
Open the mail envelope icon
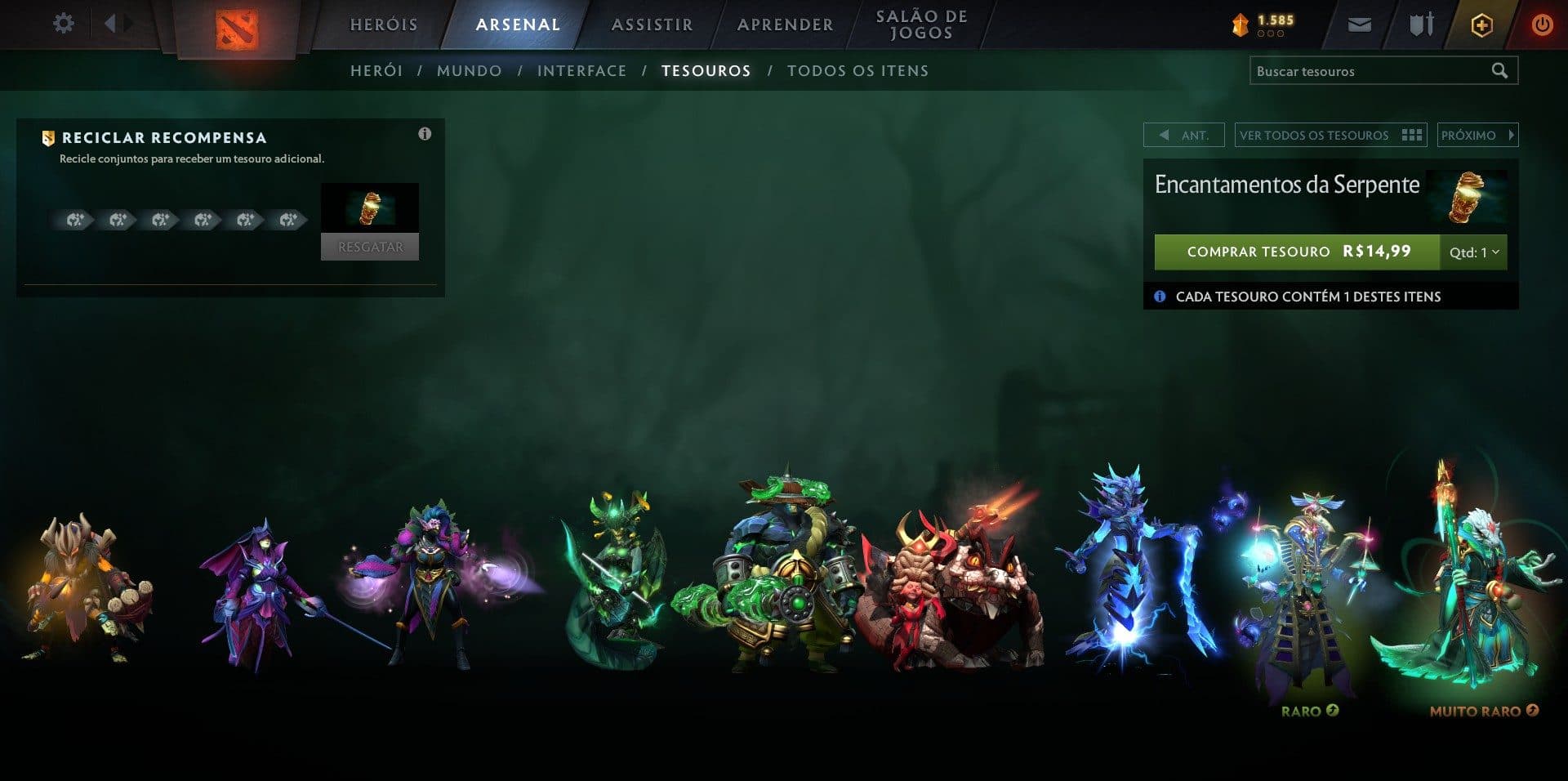[x=1359, y=25]
